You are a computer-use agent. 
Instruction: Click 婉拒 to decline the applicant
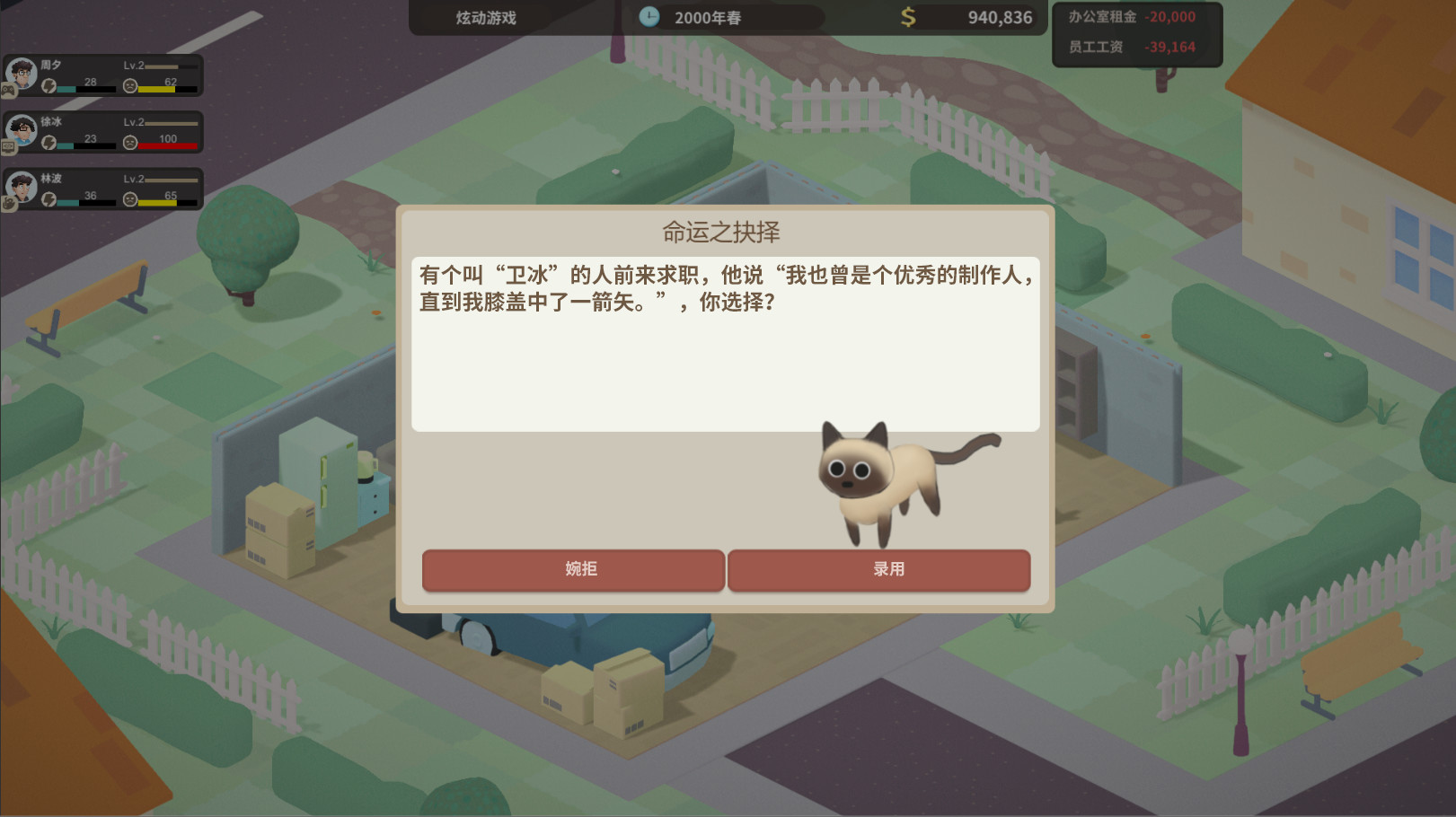tap(573, 569)
